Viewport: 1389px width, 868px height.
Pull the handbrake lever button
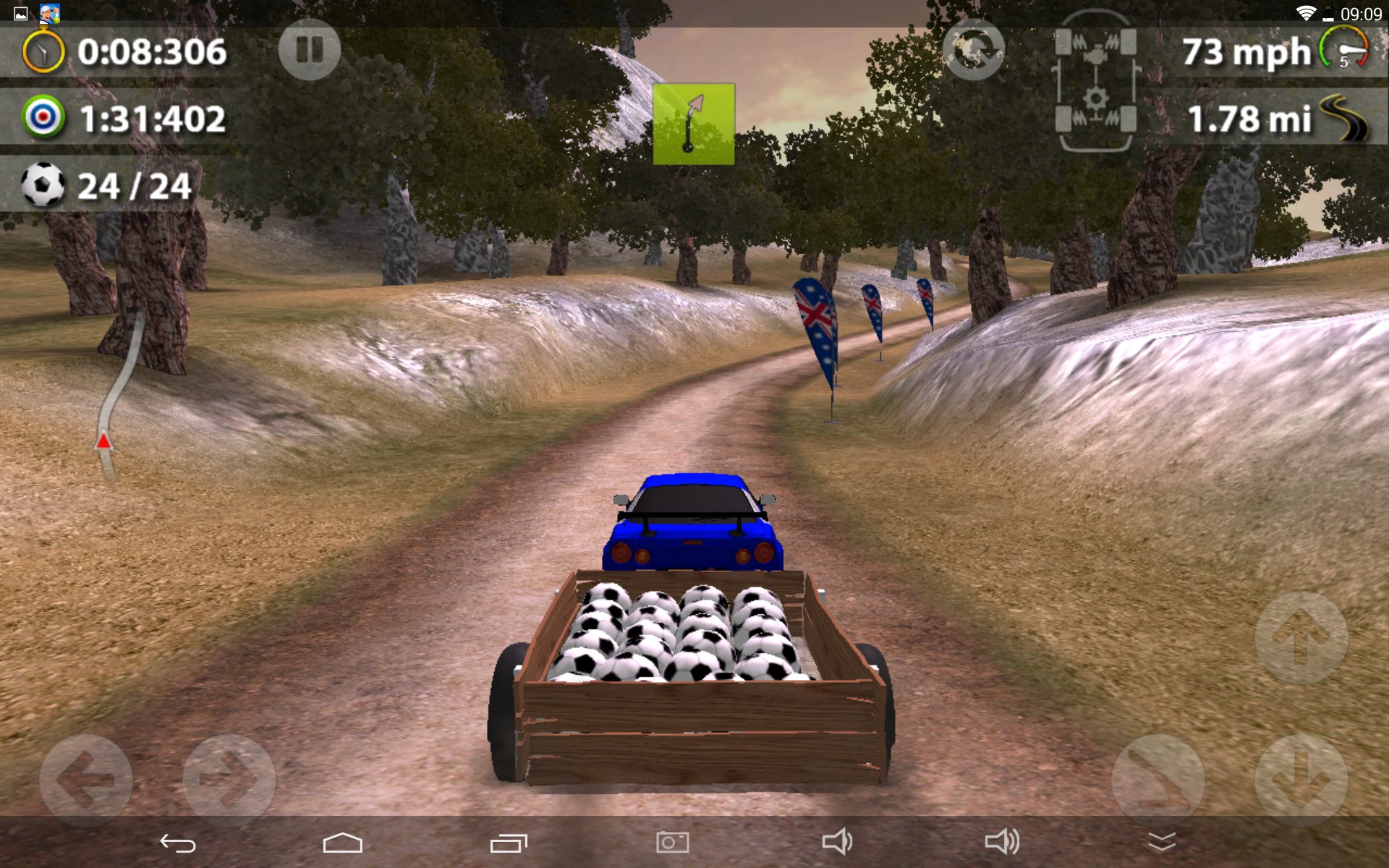[x=1157, y=780]
